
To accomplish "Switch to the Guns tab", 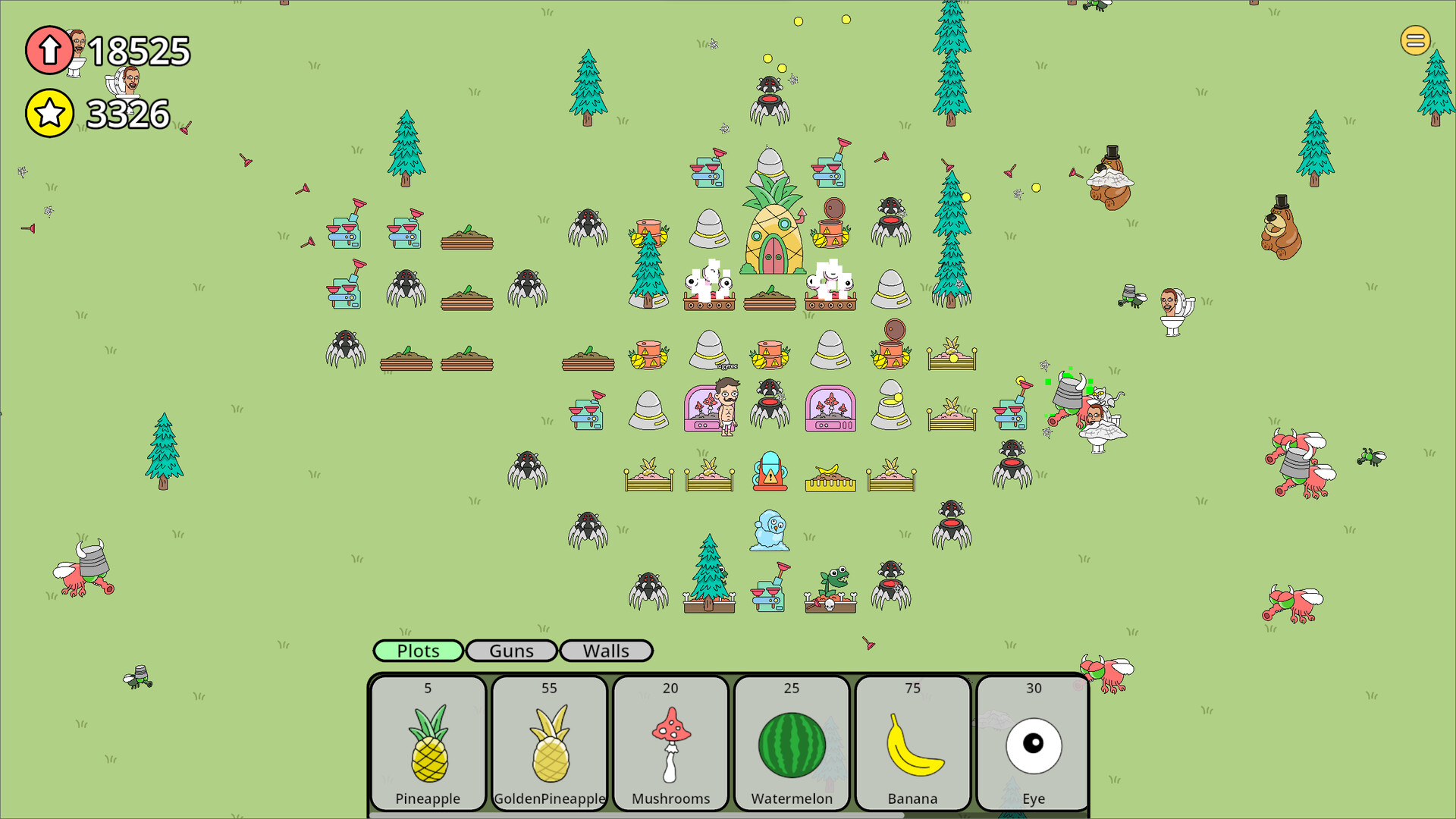I will (x=511, y=651).
